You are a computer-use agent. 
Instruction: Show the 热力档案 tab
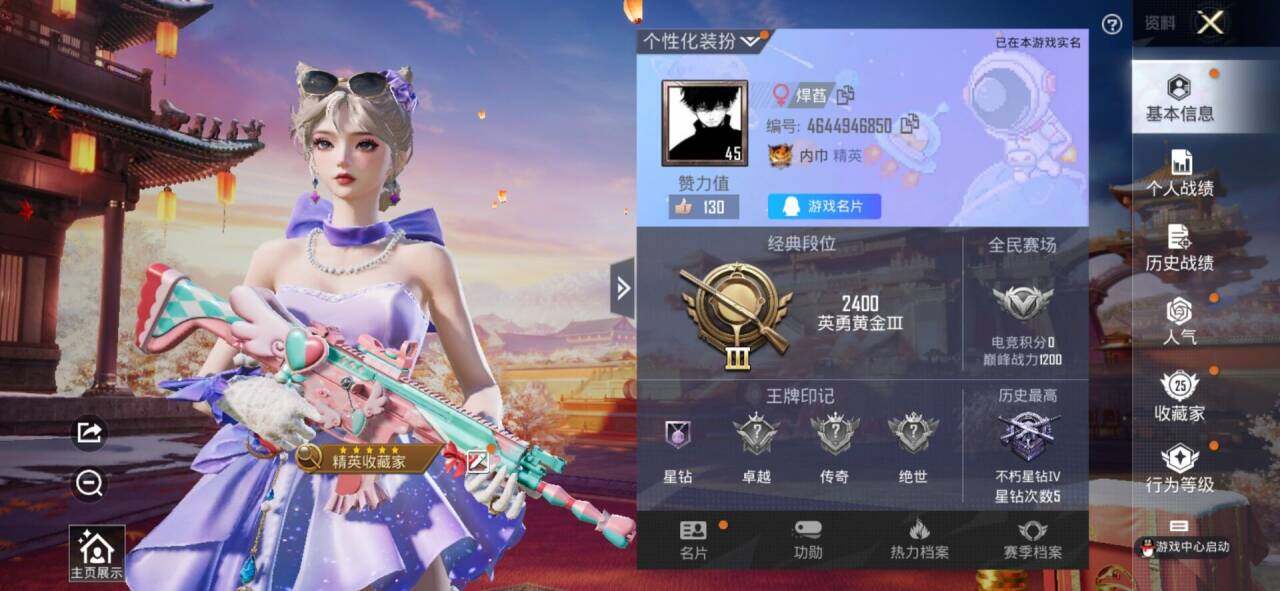(x=919, y=540)
